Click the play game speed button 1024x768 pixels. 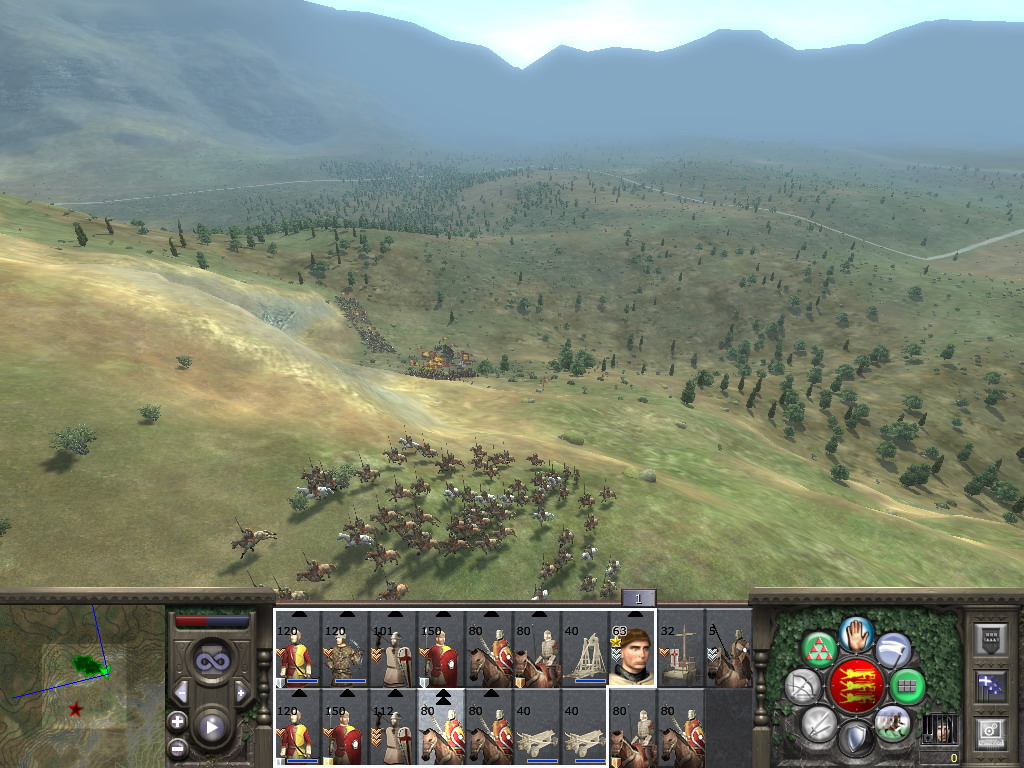point(212,727)
